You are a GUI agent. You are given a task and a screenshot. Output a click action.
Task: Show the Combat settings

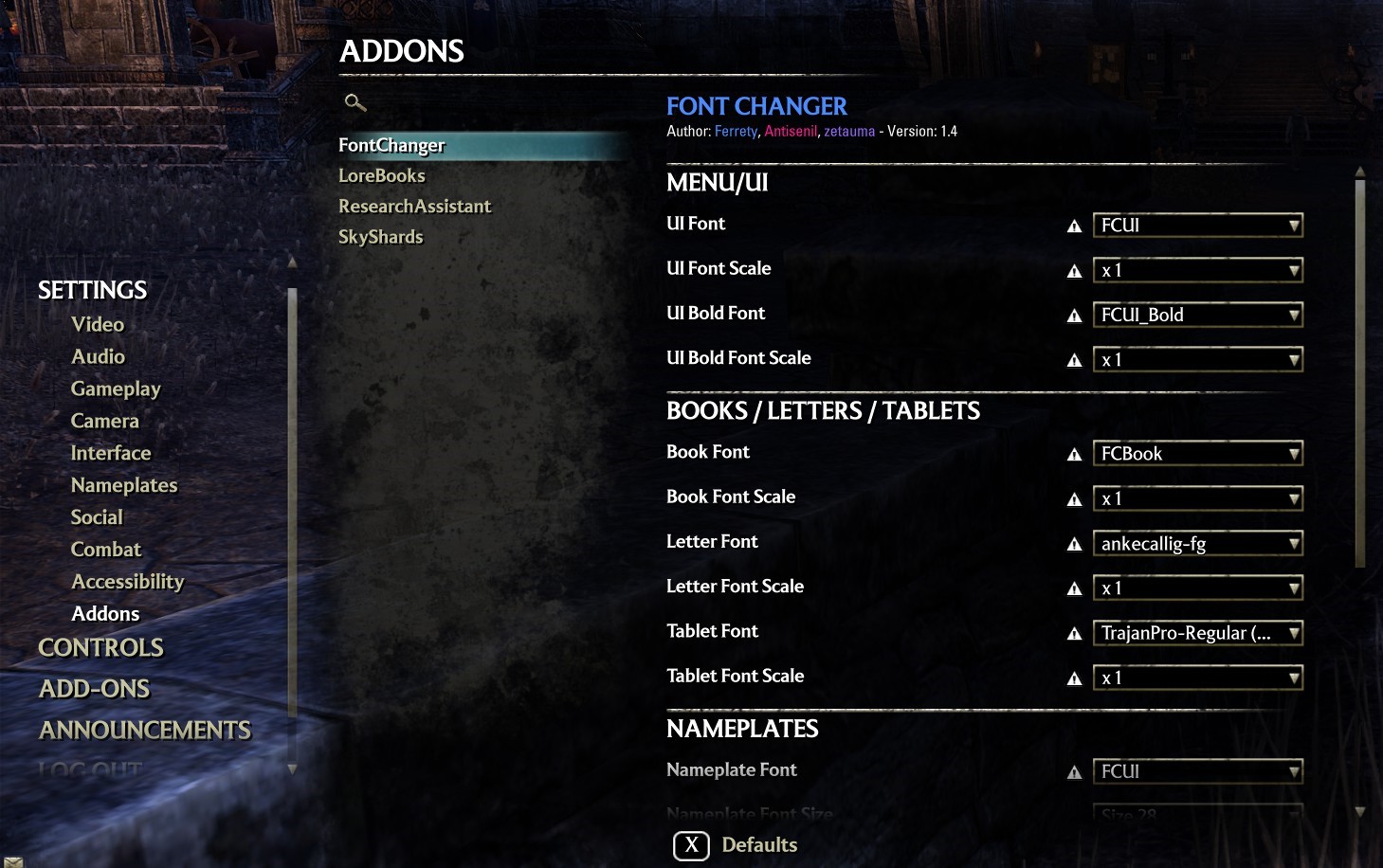click(x=105, y=550)
